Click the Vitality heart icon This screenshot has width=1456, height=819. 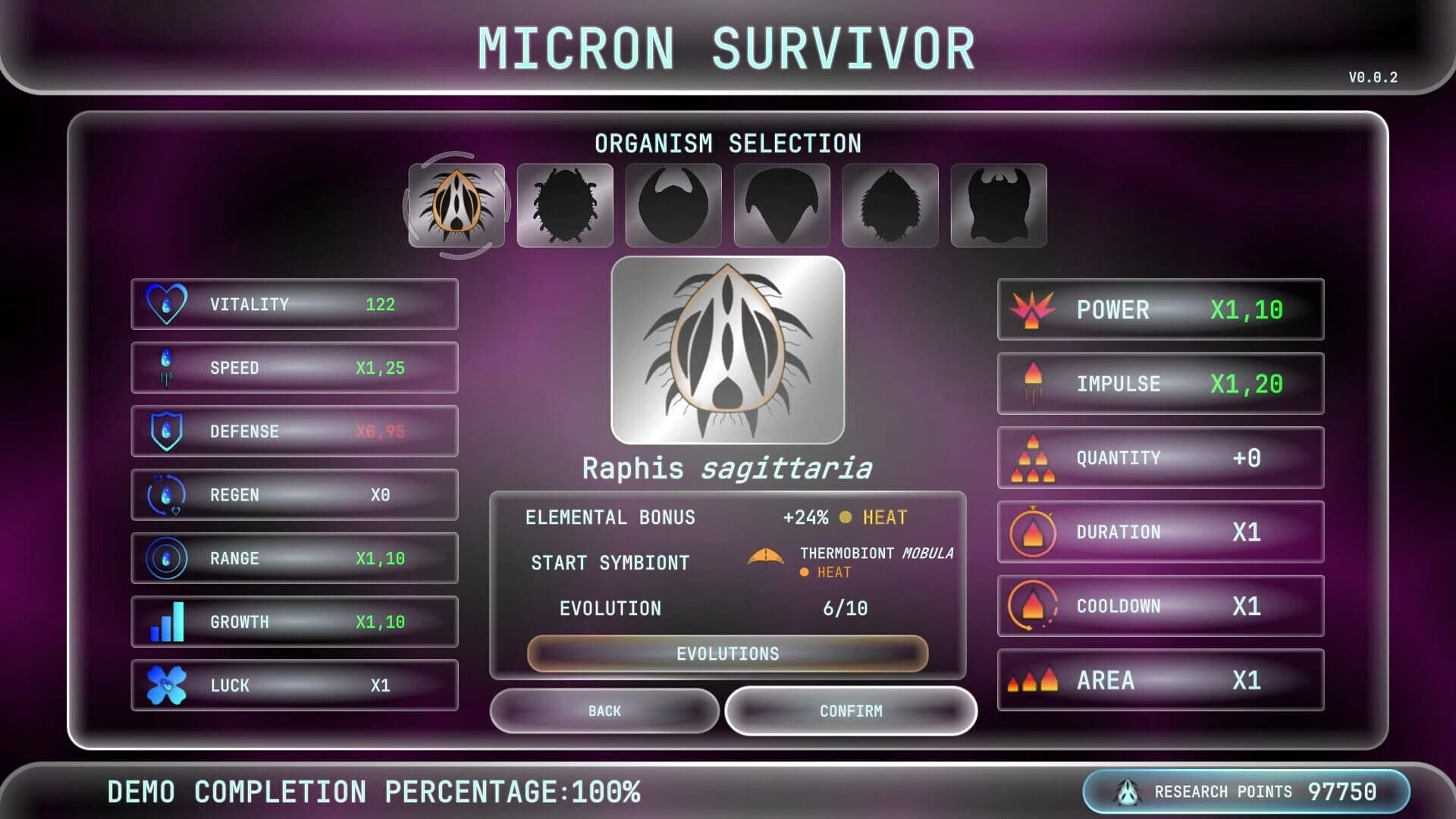coord(168,304)
